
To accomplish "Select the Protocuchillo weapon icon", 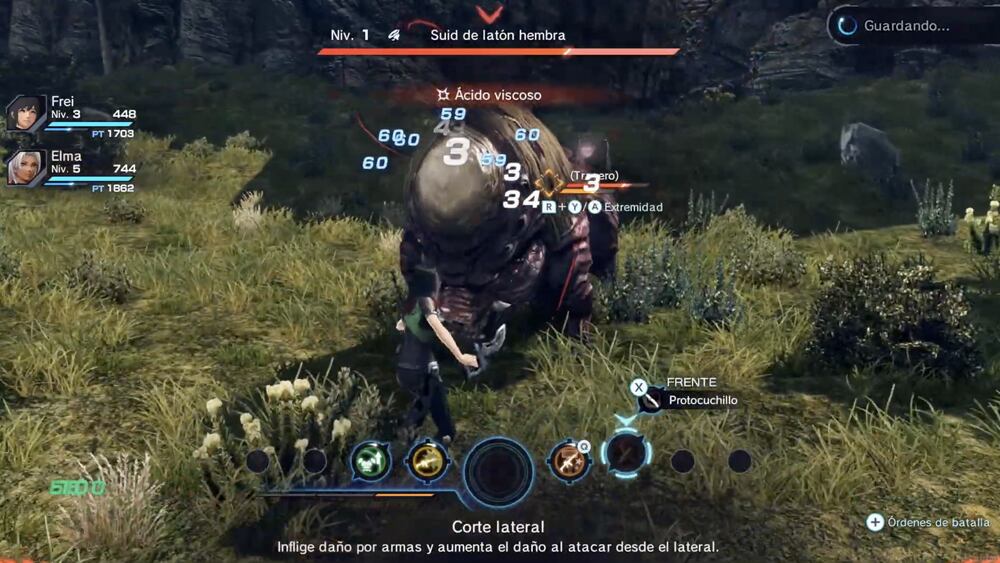I will pyautogui.click(x=651, y=401).
